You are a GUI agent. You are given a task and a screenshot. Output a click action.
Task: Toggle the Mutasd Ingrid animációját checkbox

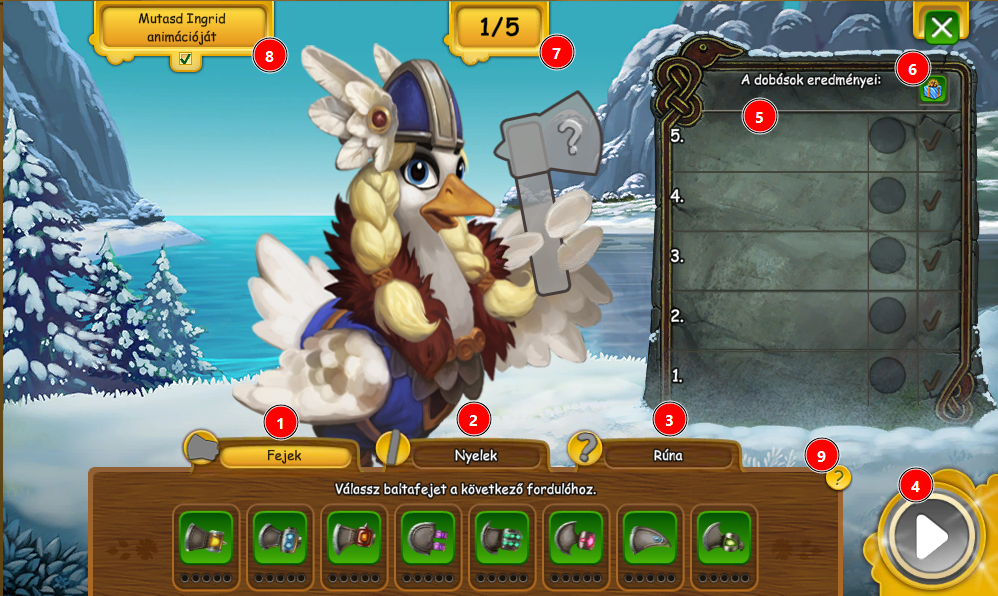185,59
